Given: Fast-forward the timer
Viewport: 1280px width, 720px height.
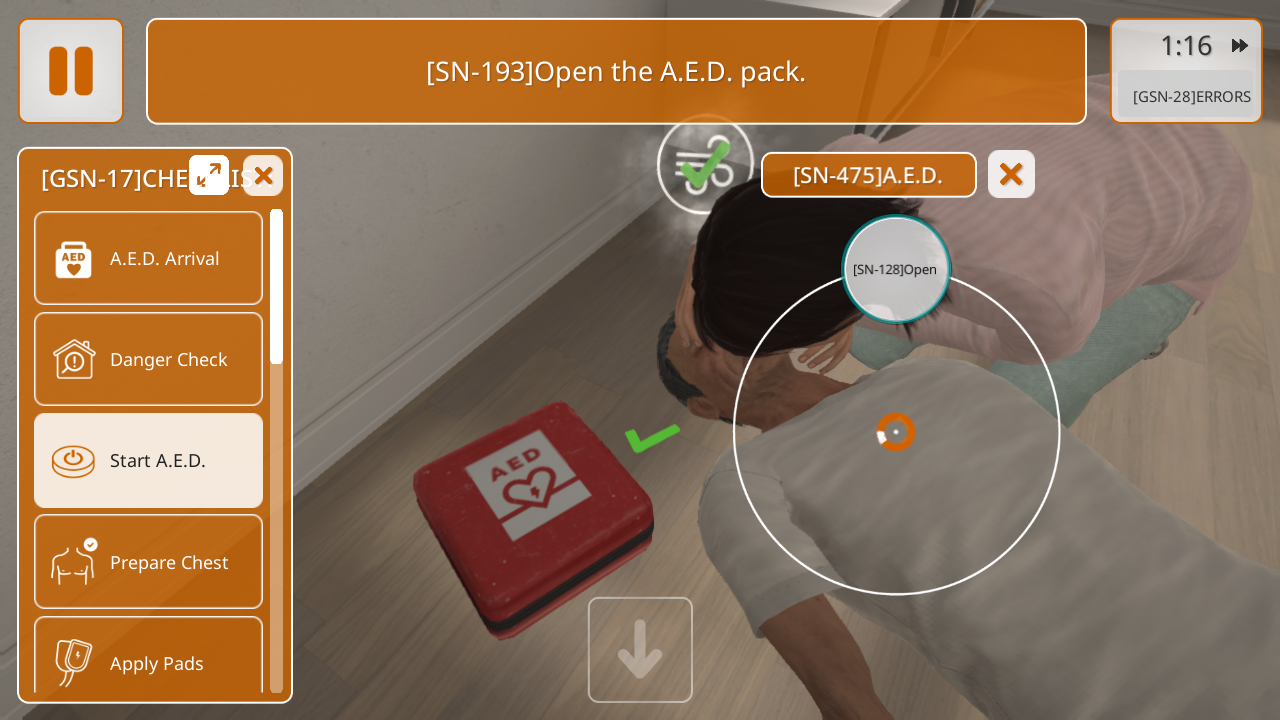Looking at the screenshot, I should [x=1240, y=46].
